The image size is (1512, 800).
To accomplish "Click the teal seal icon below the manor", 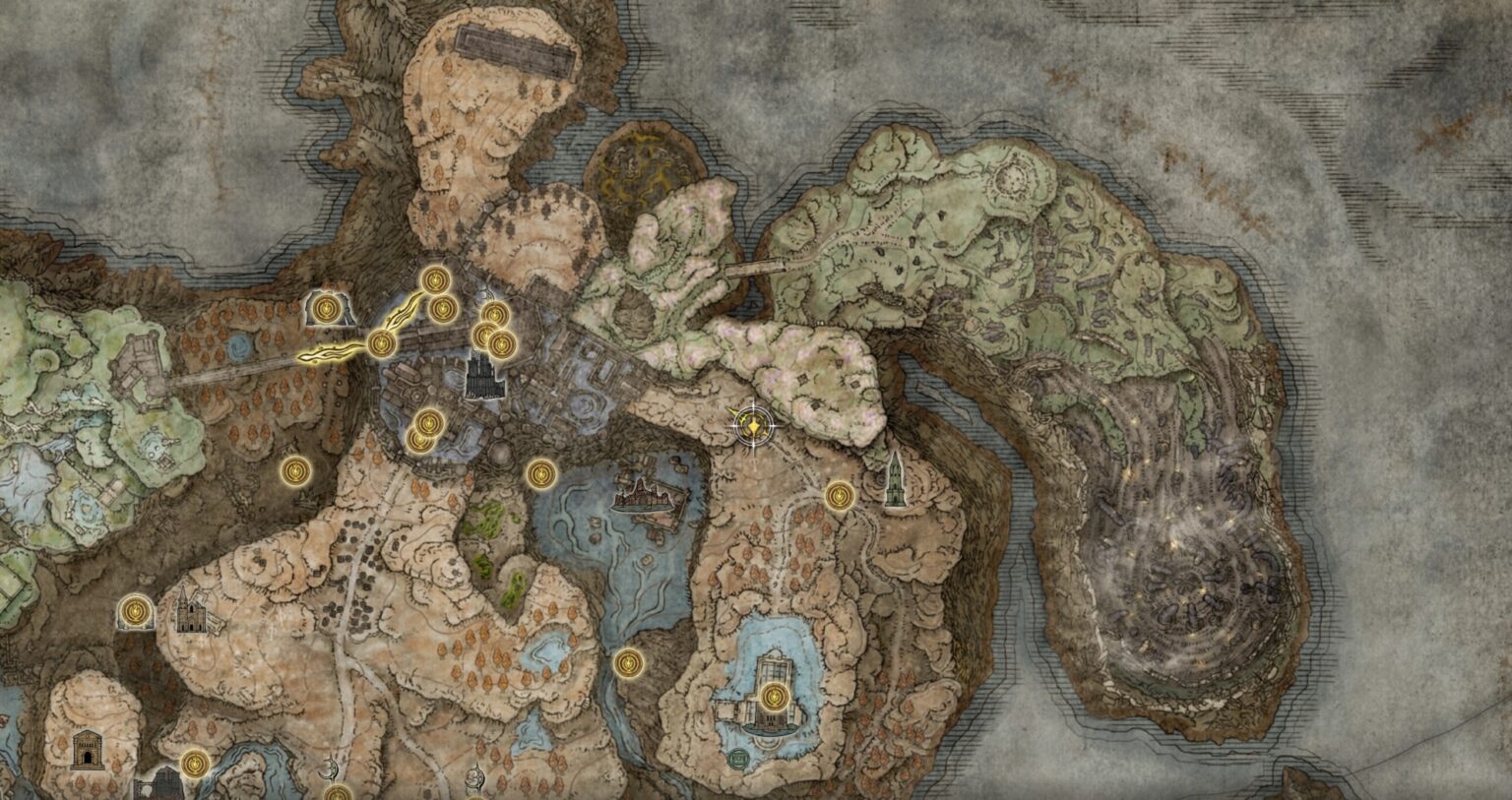I will pyautogui.click(x=738, y=757).
